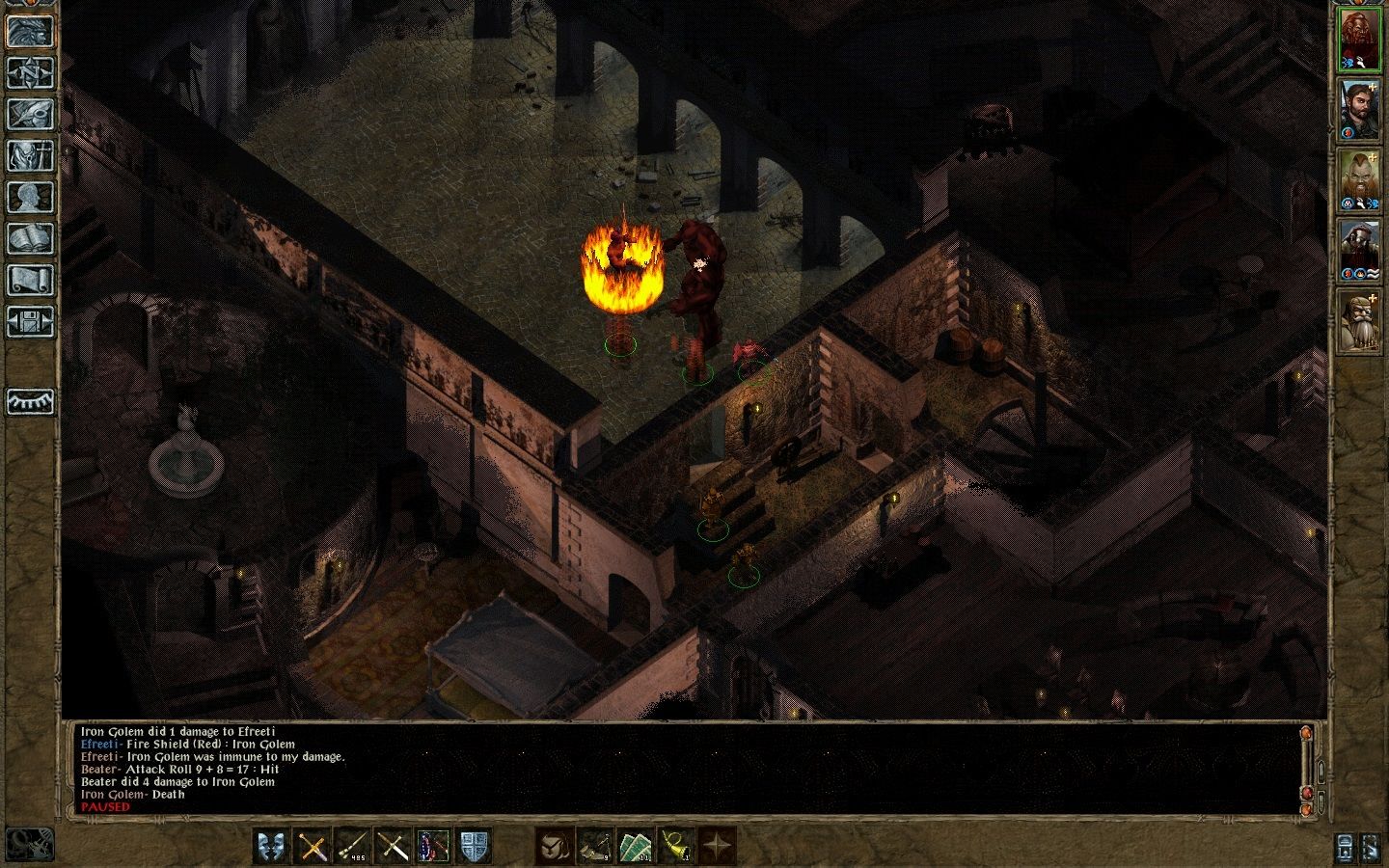
Task: Open the priest scroll screen
Action: [29, 280]
